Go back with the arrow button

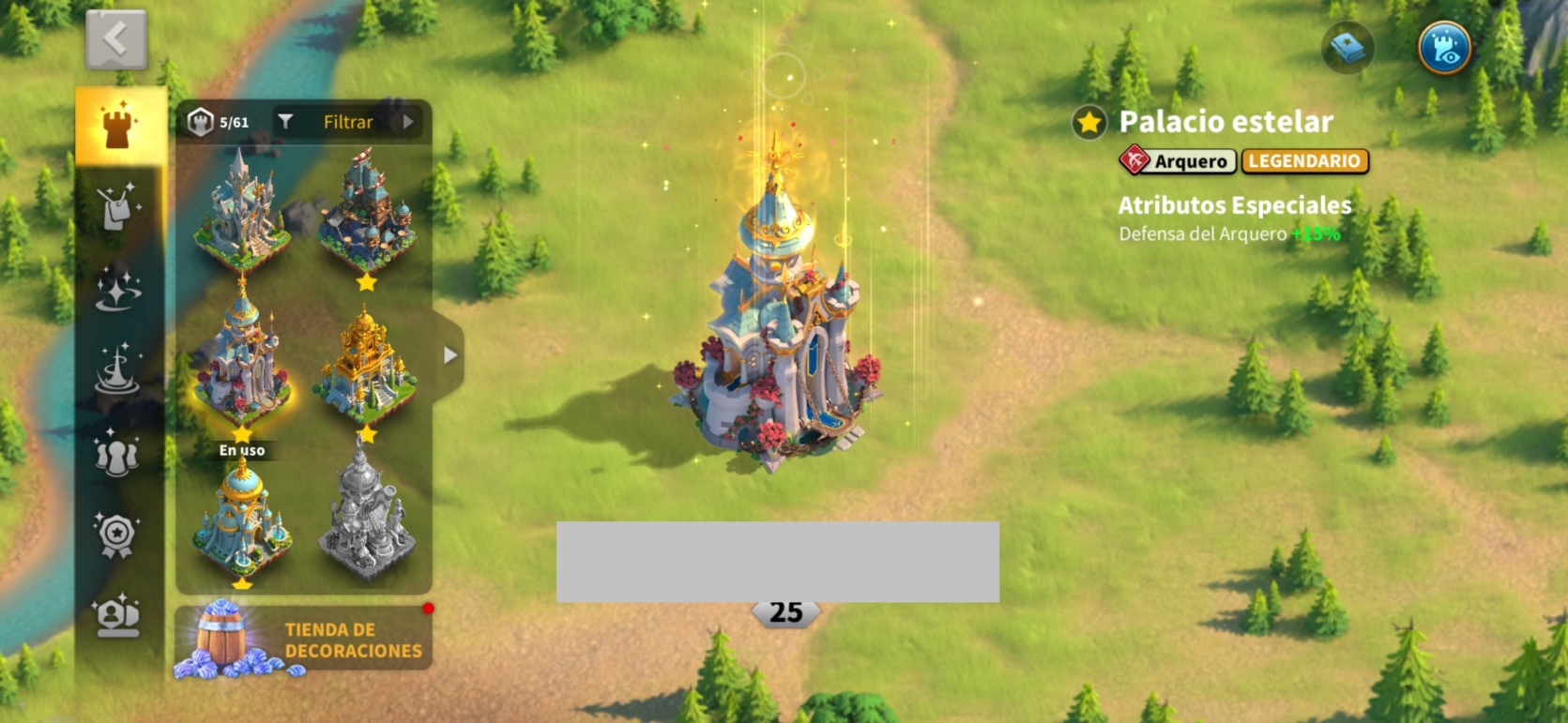[x=116, y=39]
